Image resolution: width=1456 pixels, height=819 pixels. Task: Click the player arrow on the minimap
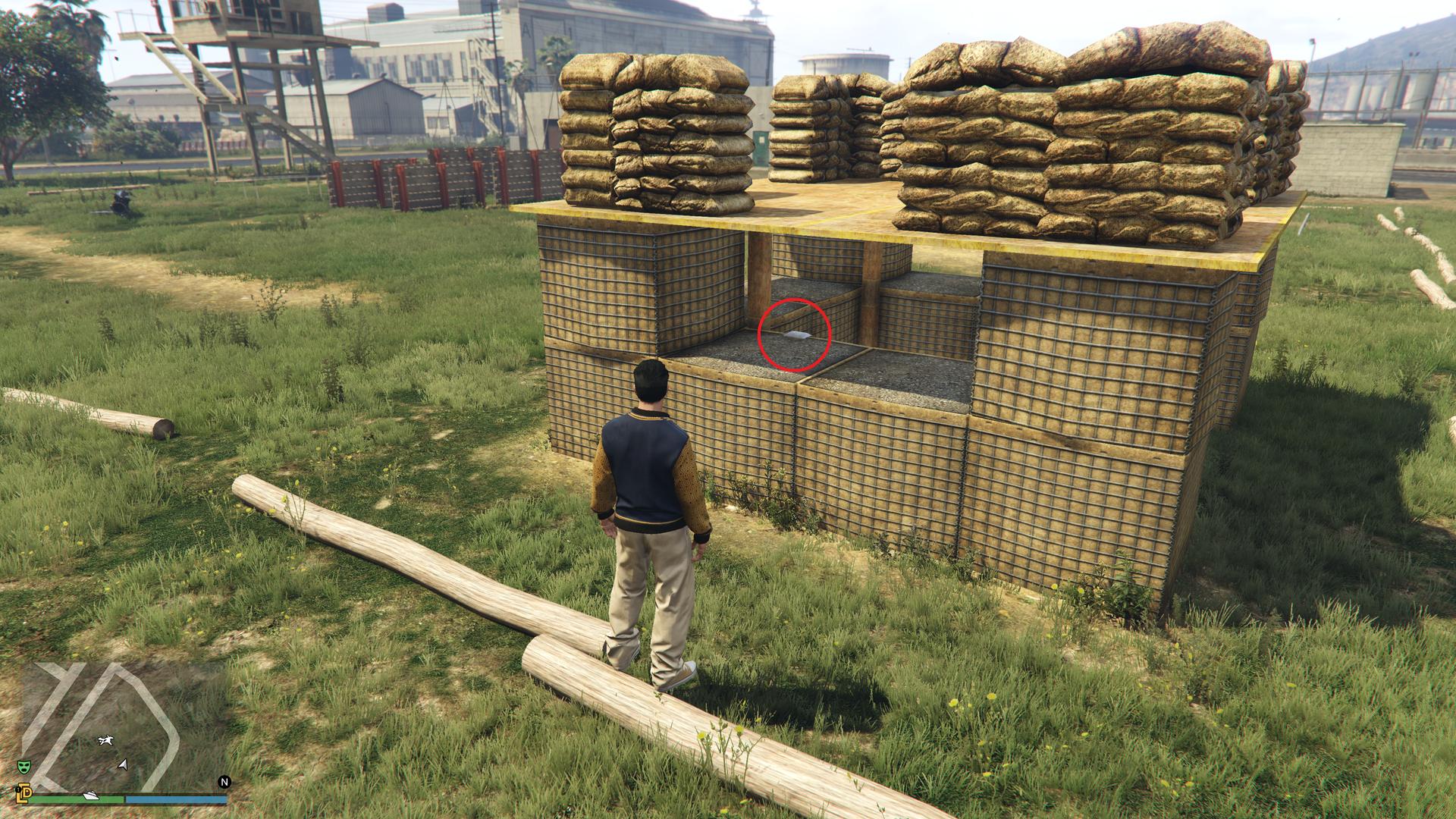(122, 764)
